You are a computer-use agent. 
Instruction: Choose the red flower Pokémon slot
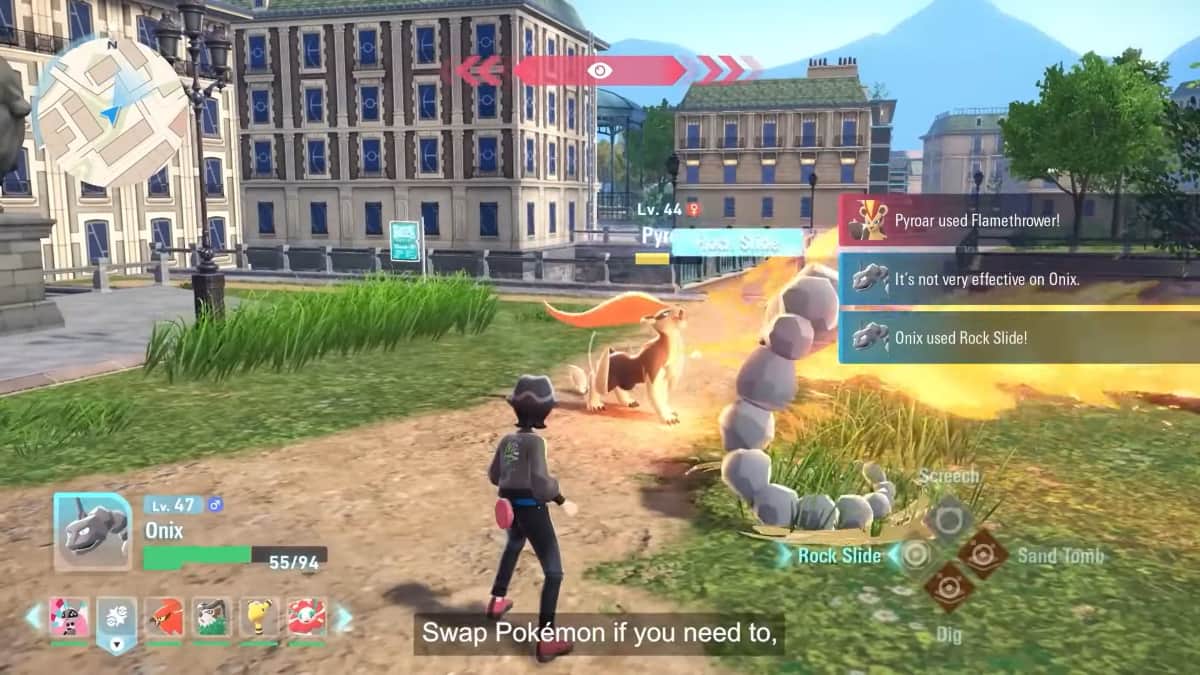click(x=306, y=617)
